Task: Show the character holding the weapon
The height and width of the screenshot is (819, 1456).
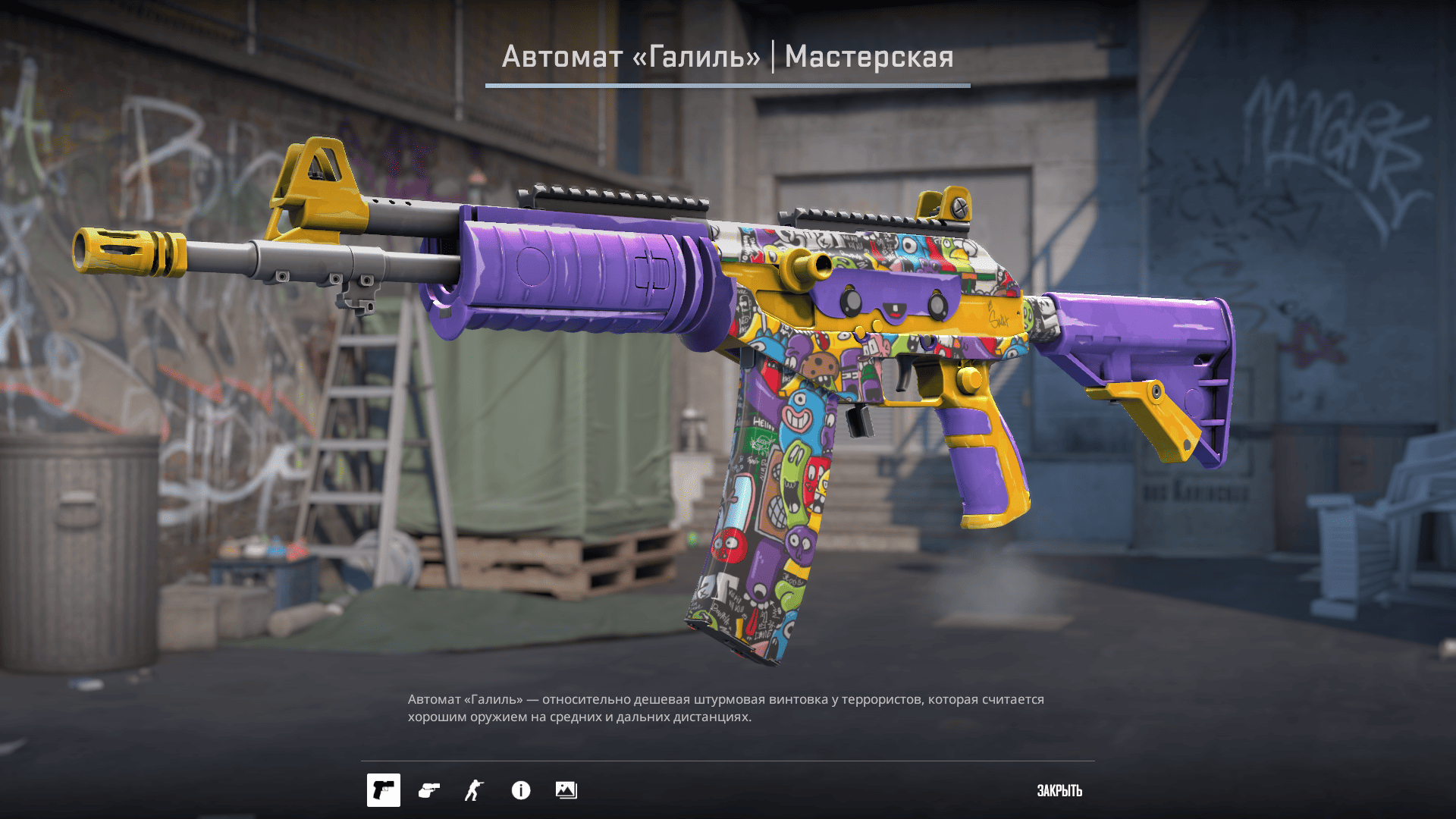Action: click(474, 790)
